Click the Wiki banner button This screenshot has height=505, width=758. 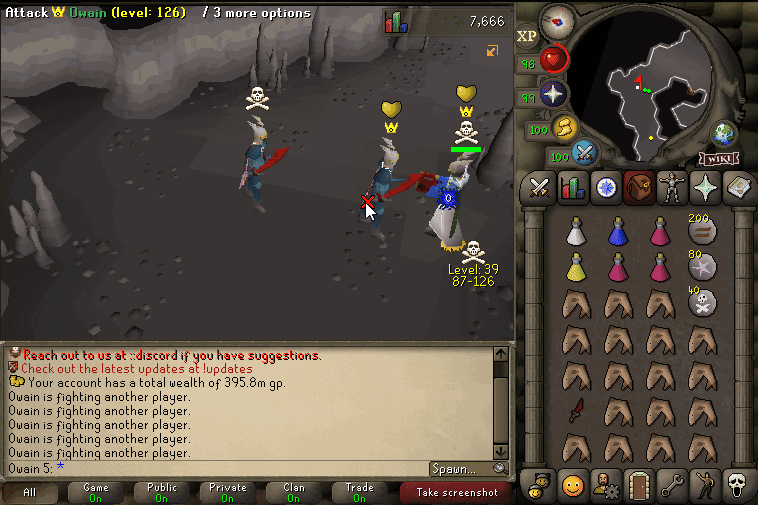coord(719,159)
